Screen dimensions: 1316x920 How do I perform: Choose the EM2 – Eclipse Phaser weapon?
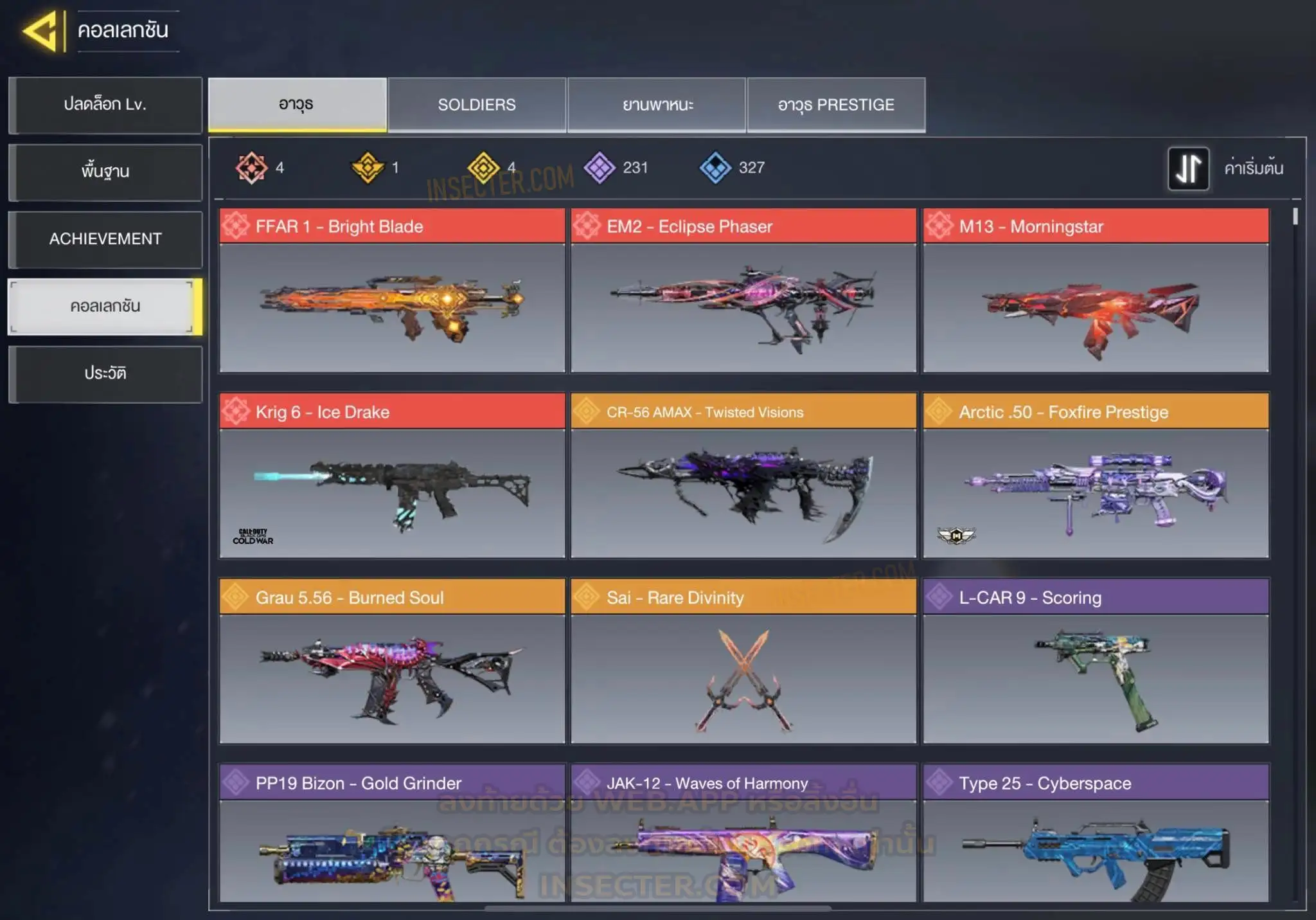[743, 291]
